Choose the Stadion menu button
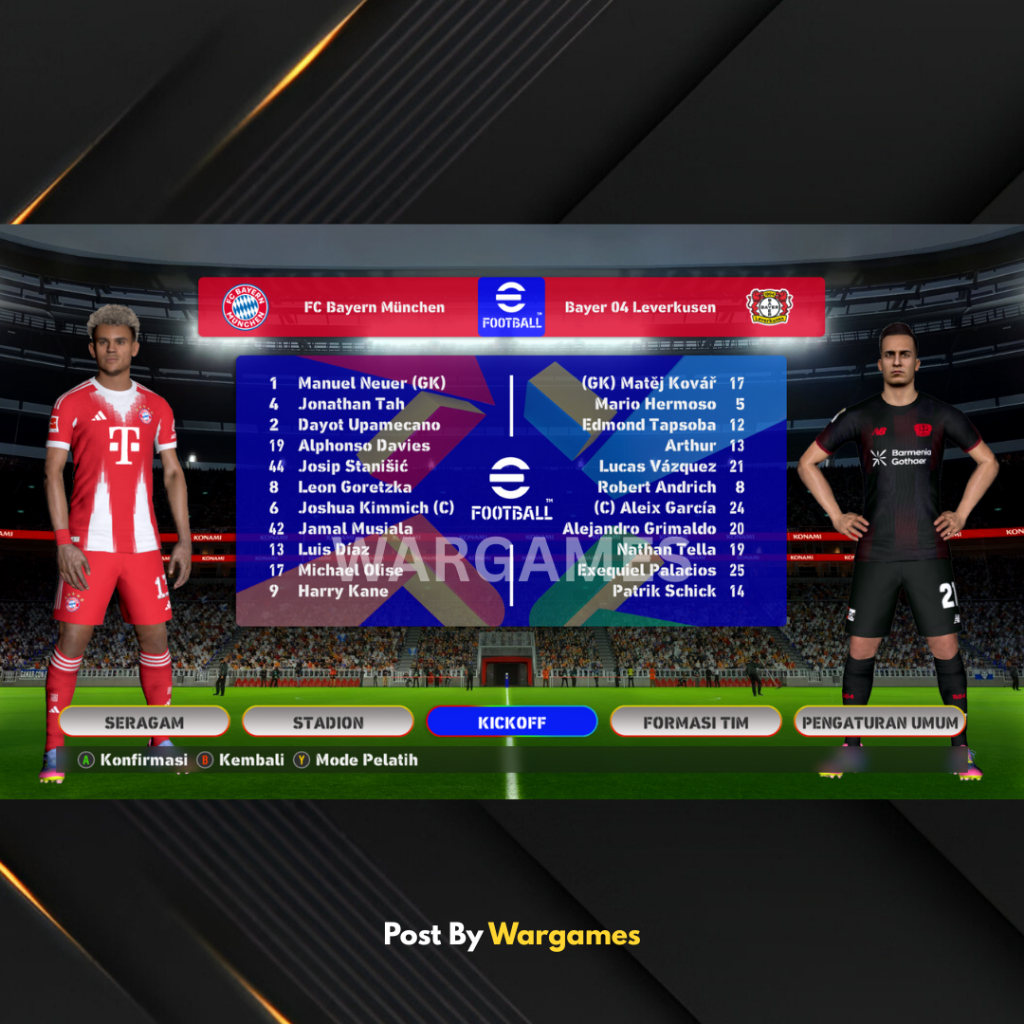 328,722
